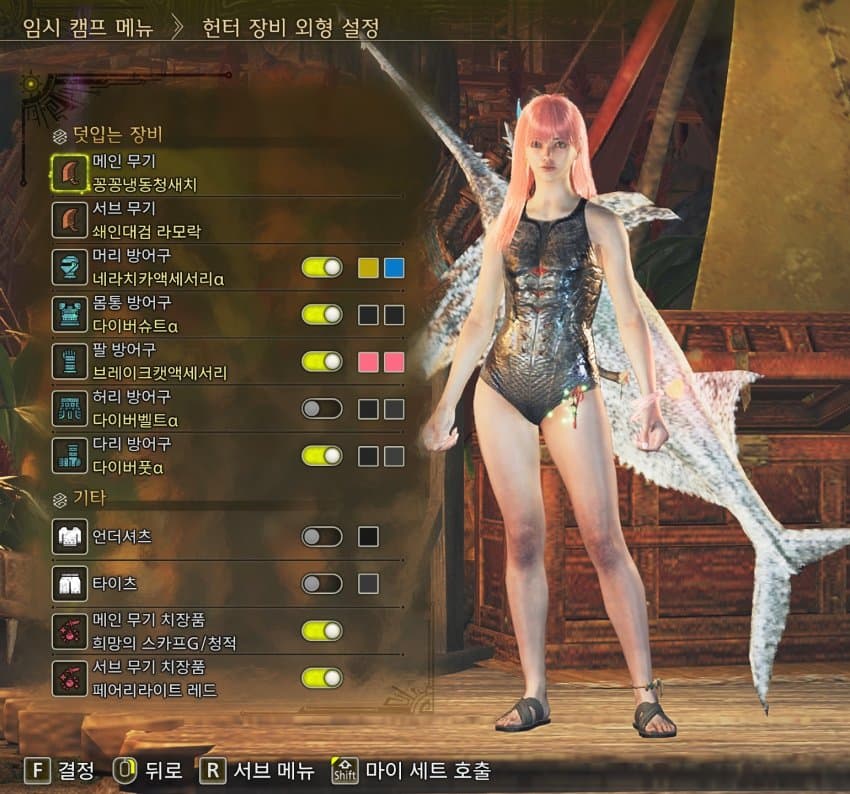Image resolution: width=850 pixels, height=794 pixels.
Task: Enable the 허리 방어구 switch
Action: [322, 408]
